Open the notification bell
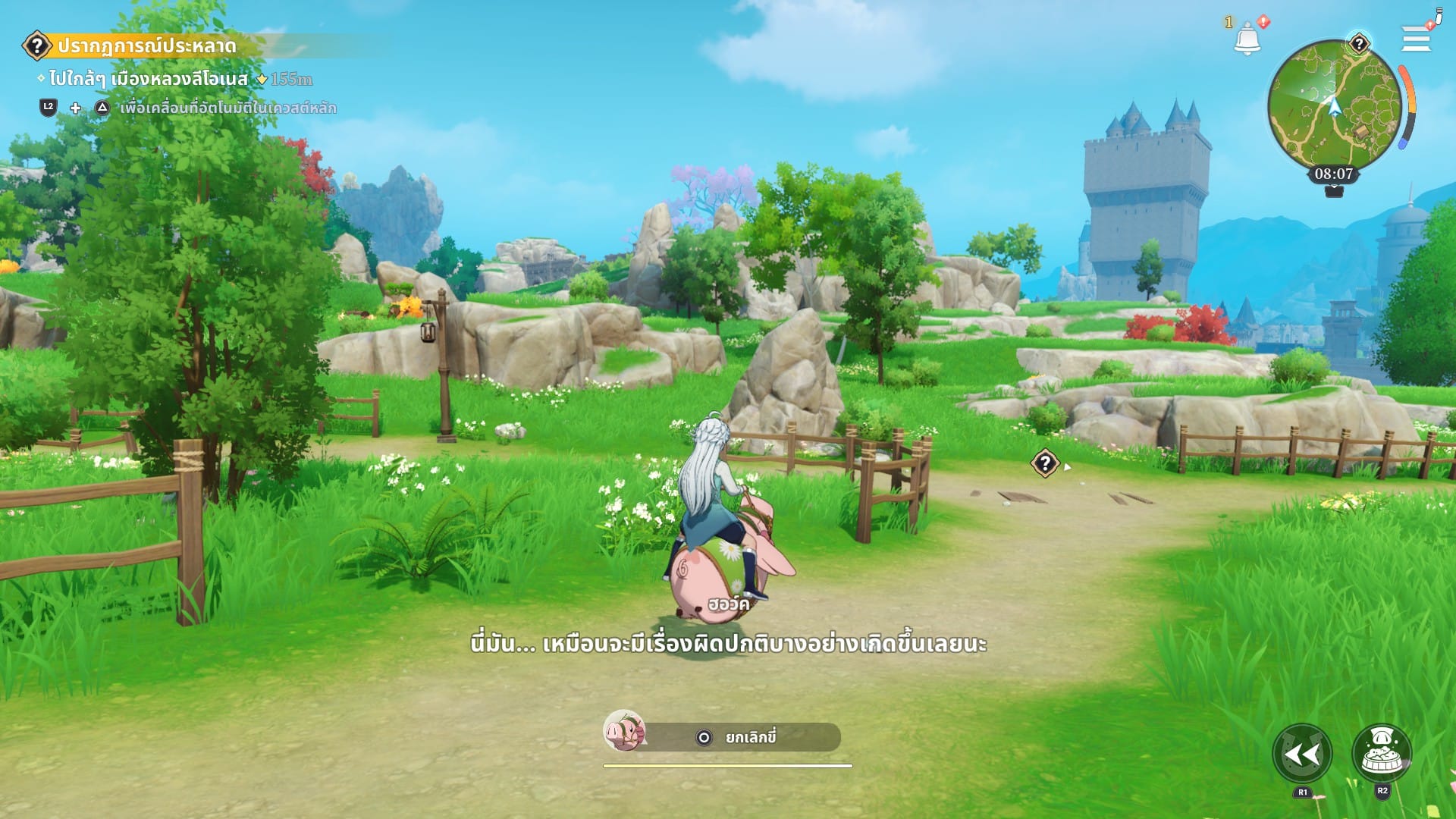Viewport: 1456px width, 819px height. [1247, 39]
